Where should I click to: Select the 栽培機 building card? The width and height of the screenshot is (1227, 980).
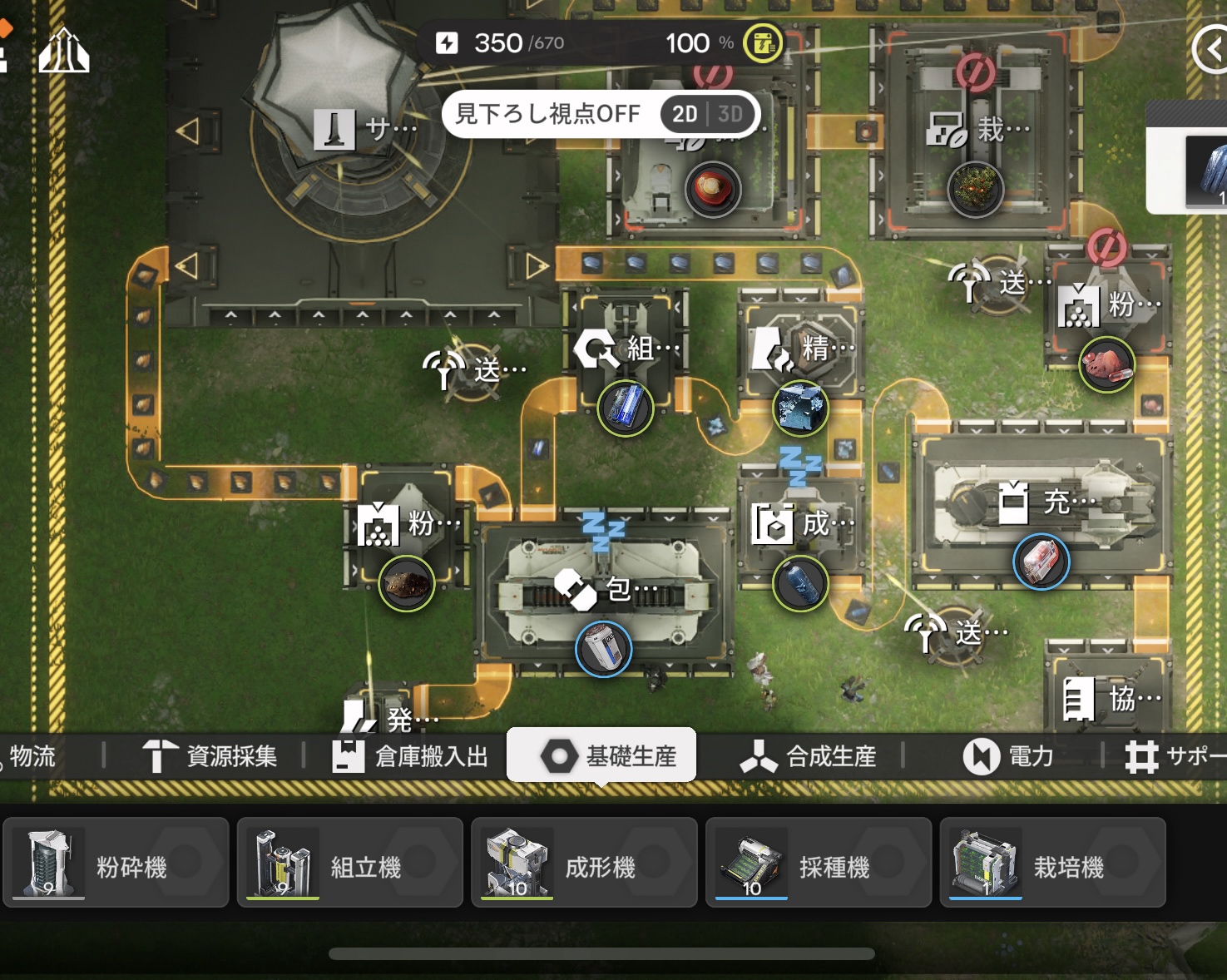[x=1052, y=863]
